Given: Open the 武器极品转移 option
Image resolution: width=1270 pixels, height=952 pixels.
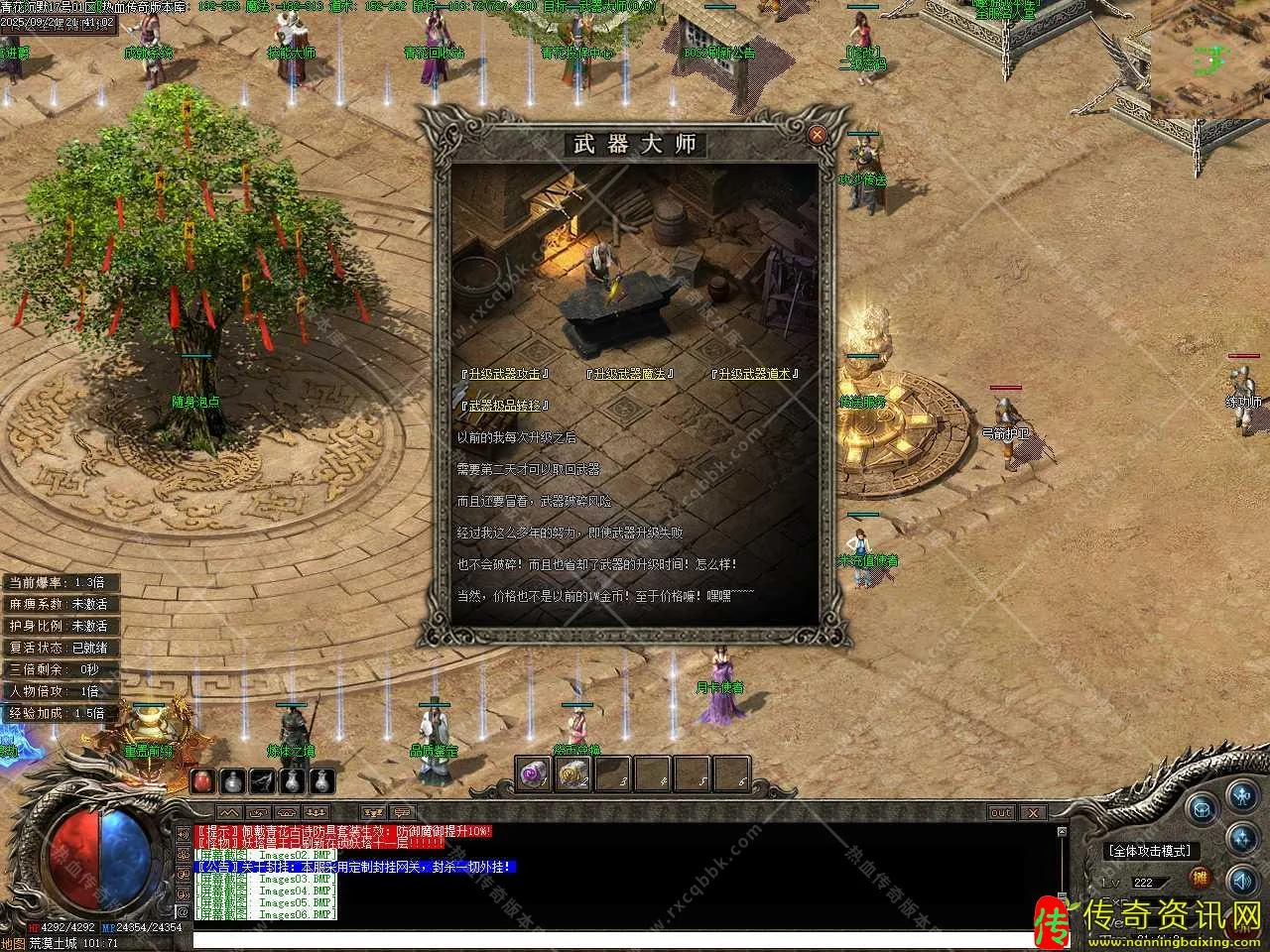Looking at the screenshot, I should point(506,406).
